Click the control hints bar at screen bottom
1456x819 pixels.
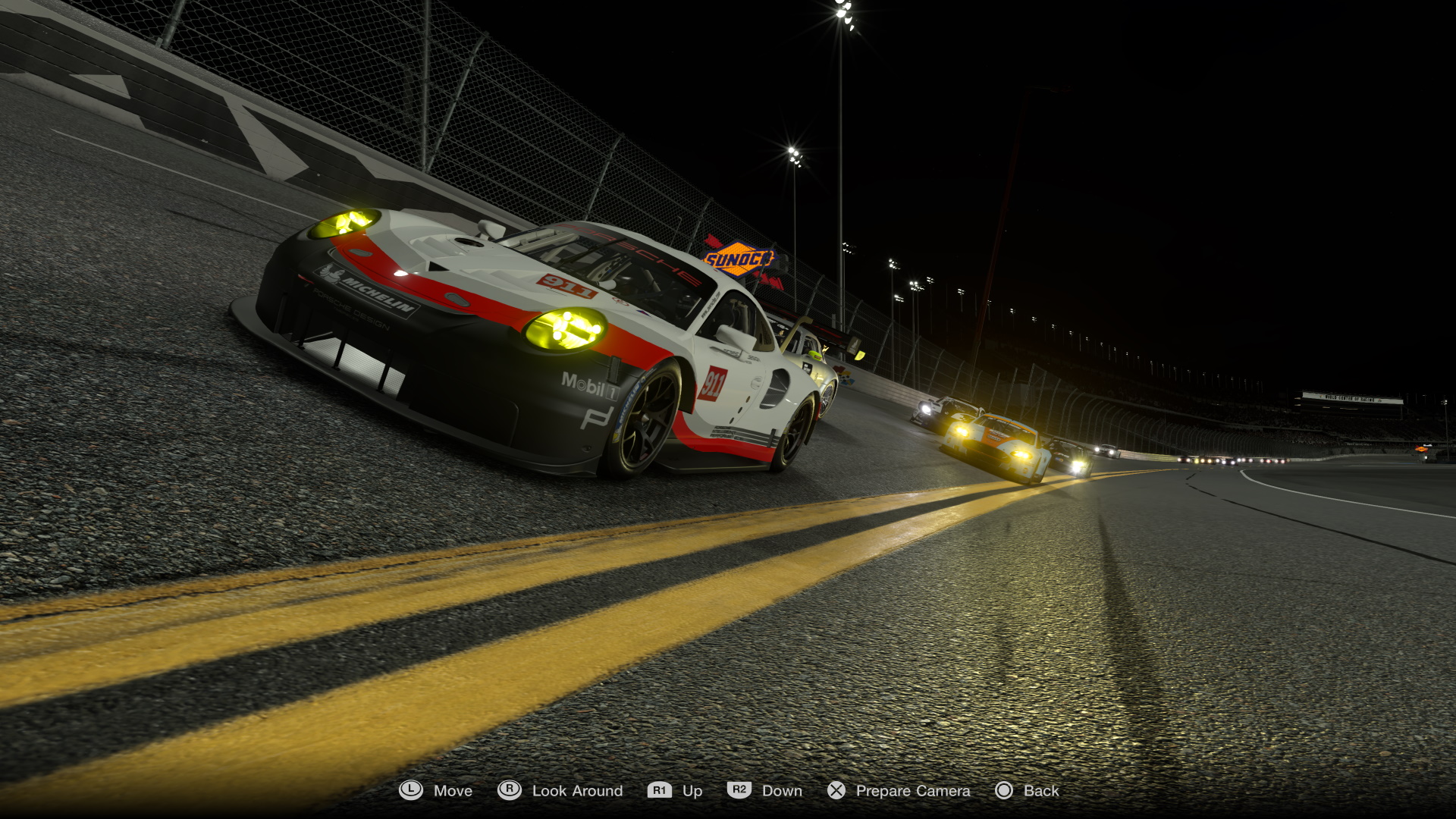coord(728,790)
